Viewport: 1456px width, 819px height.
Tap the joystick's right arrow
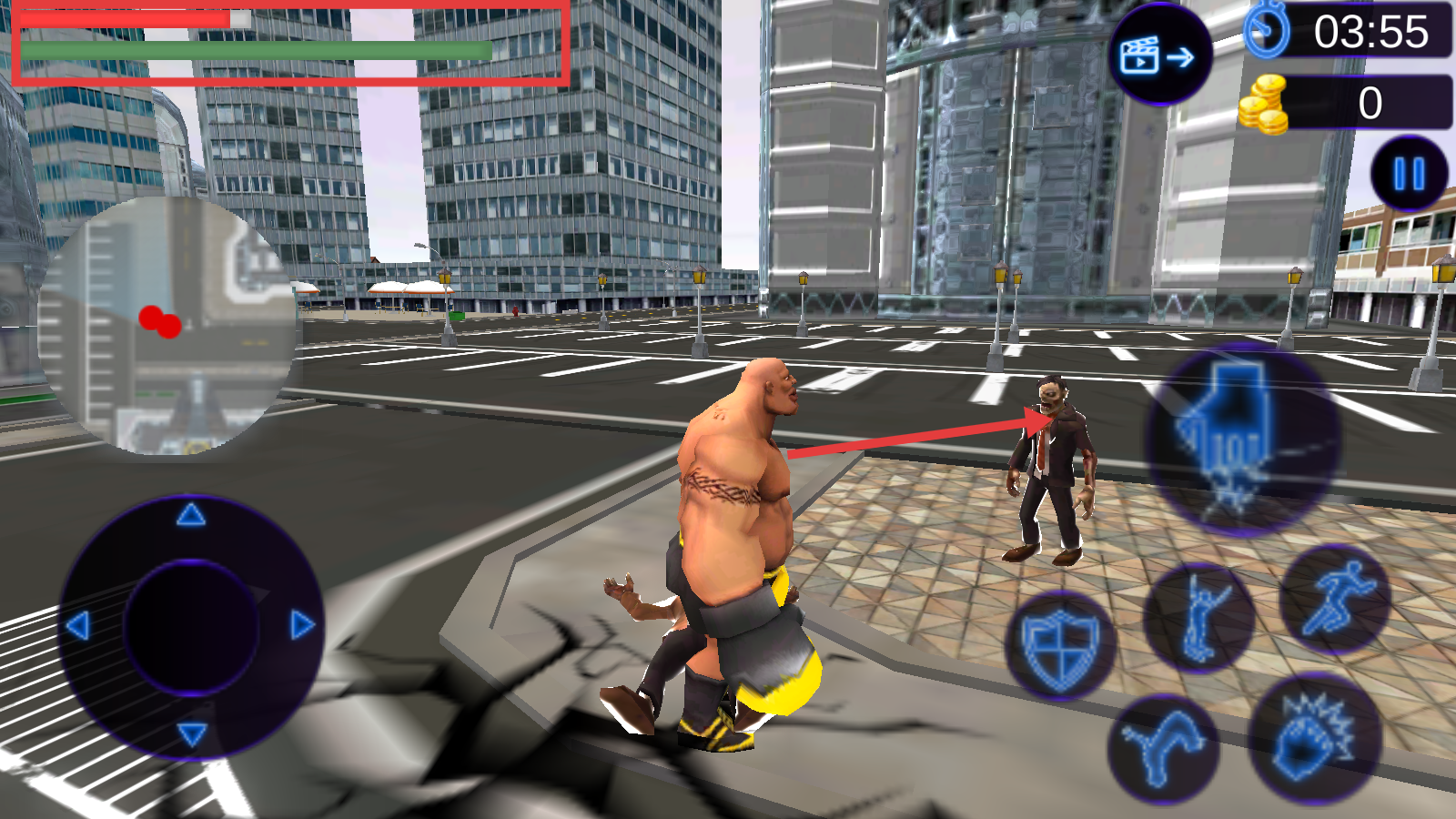pyautogui.click(x=302, y=625)
